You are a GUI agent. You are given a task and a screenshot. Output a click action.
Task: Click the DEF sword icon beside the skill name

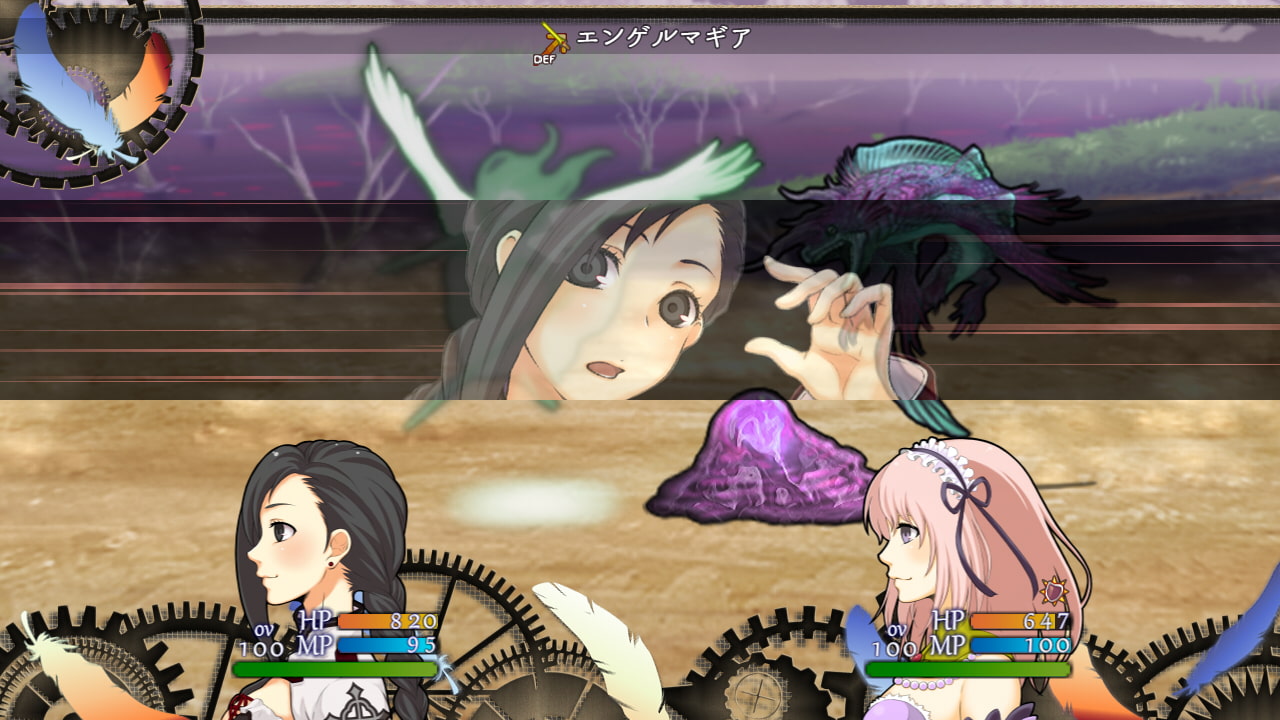[x=551, y=42]
